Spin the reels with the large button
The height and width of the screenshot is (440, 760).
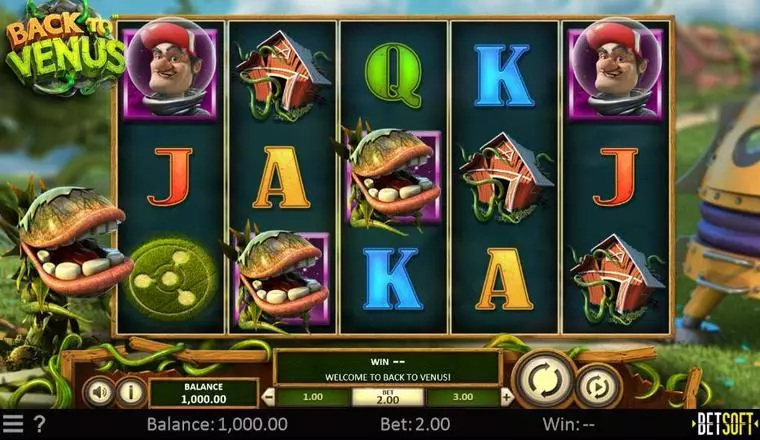543,379
